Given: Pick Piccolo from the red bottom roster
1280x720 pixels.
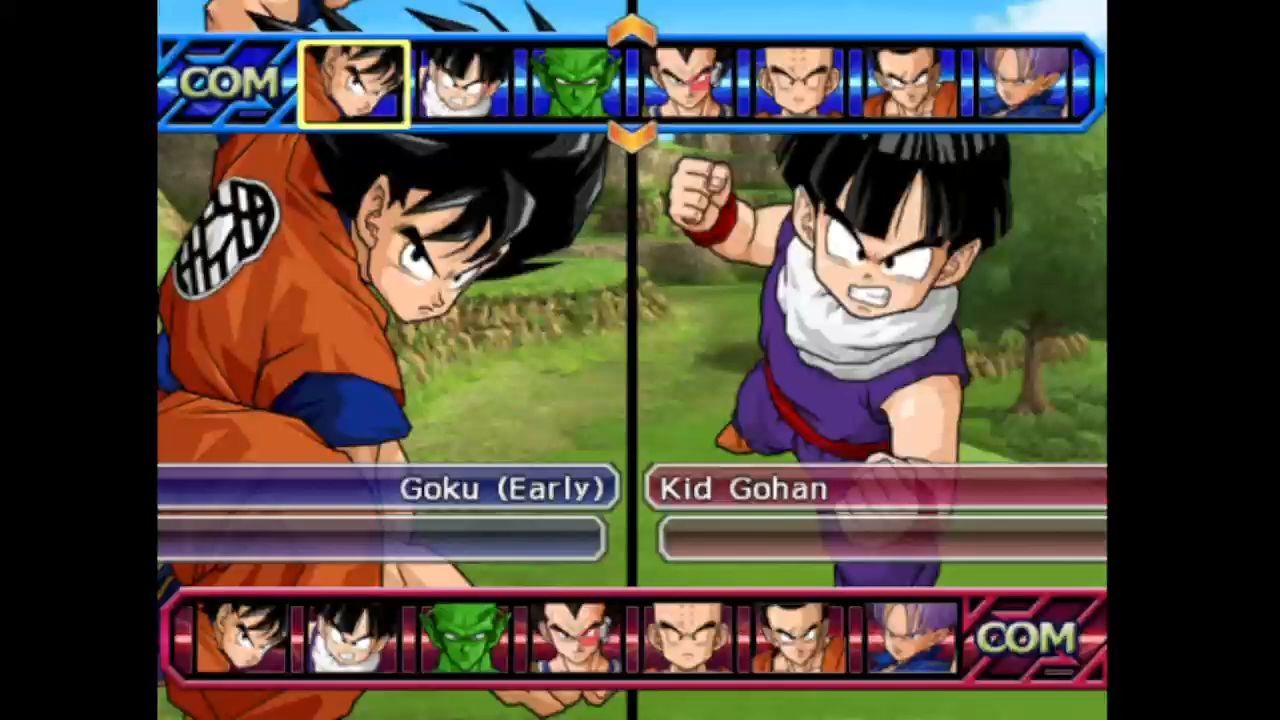Looking at the screenshot, I should point(463,638).
